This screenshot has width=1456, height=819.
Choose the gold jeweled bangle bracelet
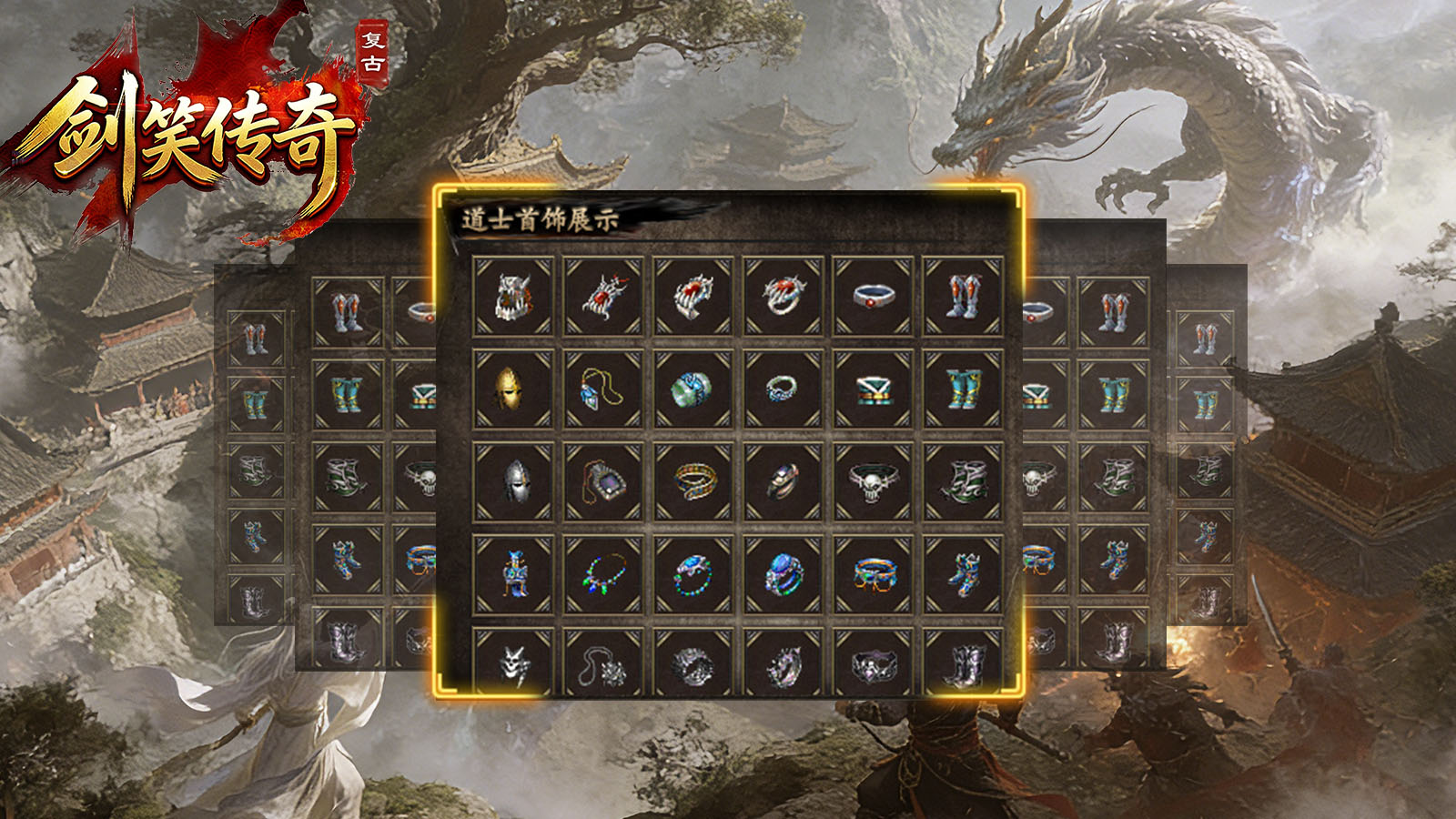[x=693, y=482]
